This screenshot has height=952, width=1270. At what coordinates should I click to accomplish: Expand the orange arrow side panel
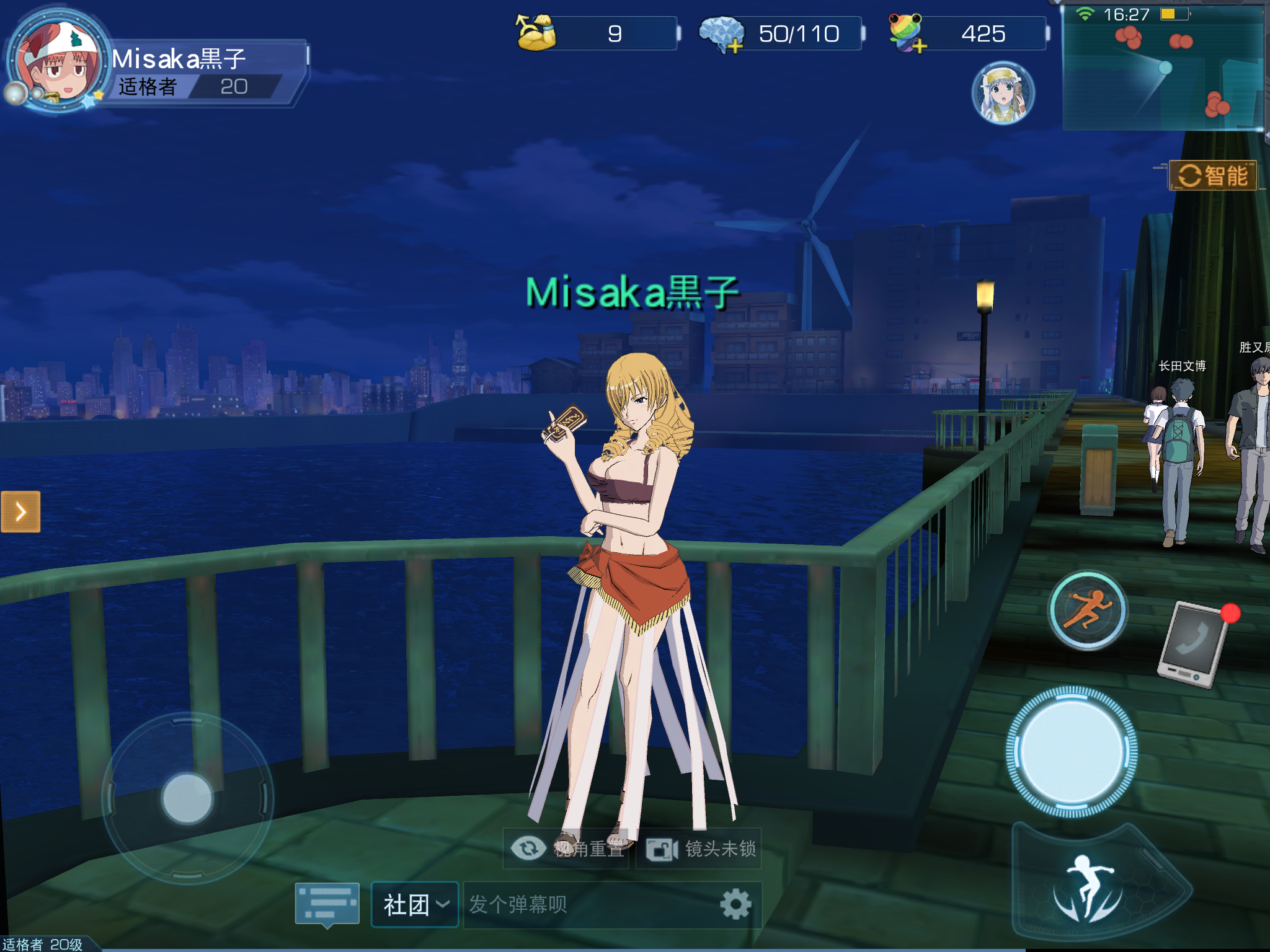[x=20, y=511]
